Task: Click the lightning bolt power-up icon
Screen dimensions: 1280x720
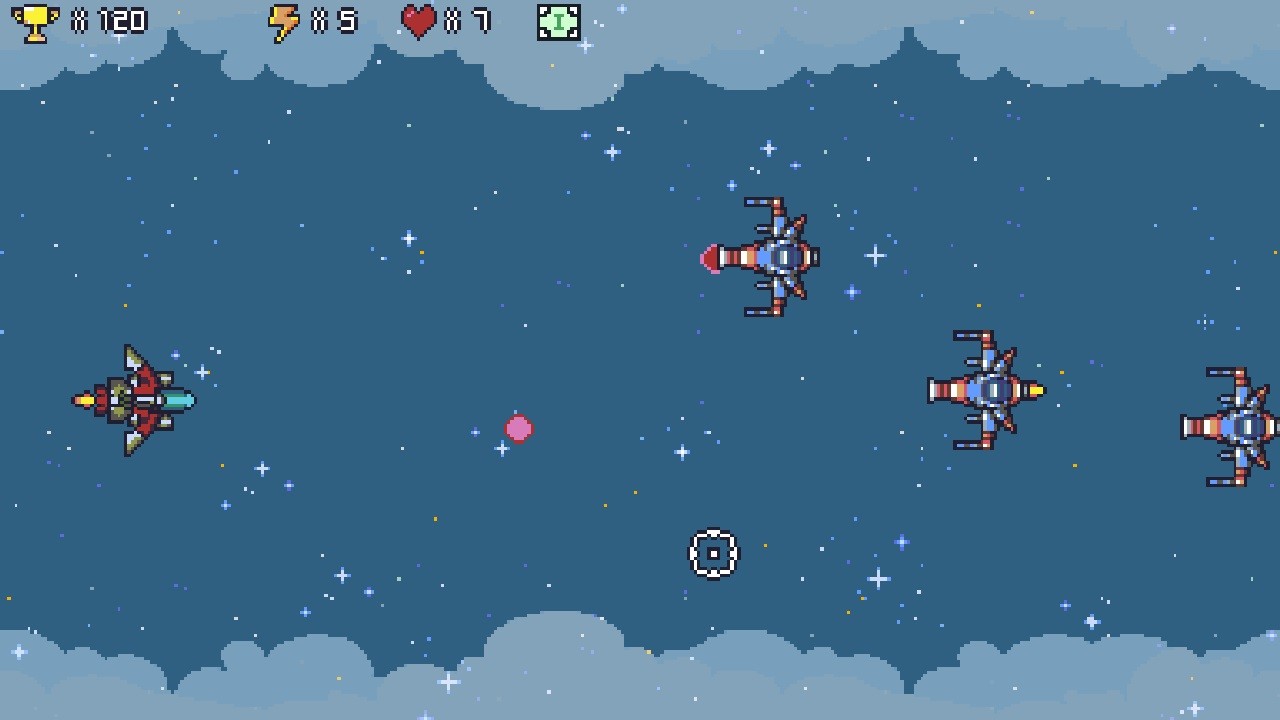Action: coord(284,21)
